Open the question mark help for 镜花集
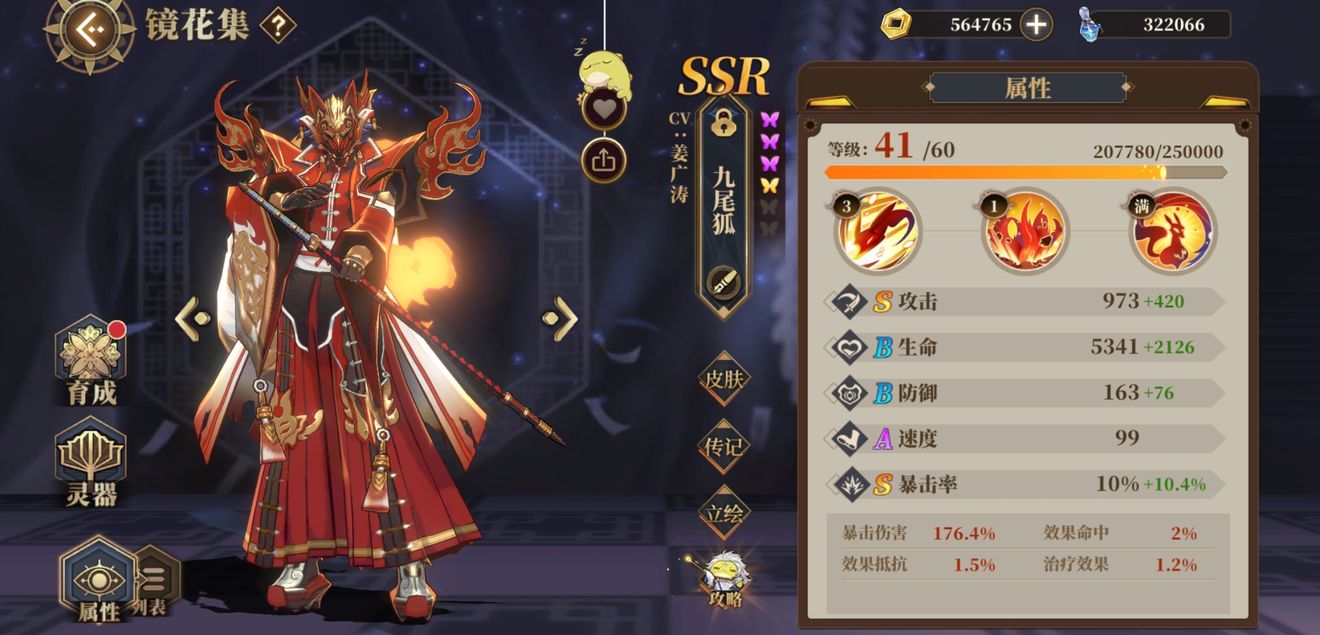The image size is (1320, 635). pos(277,25)
